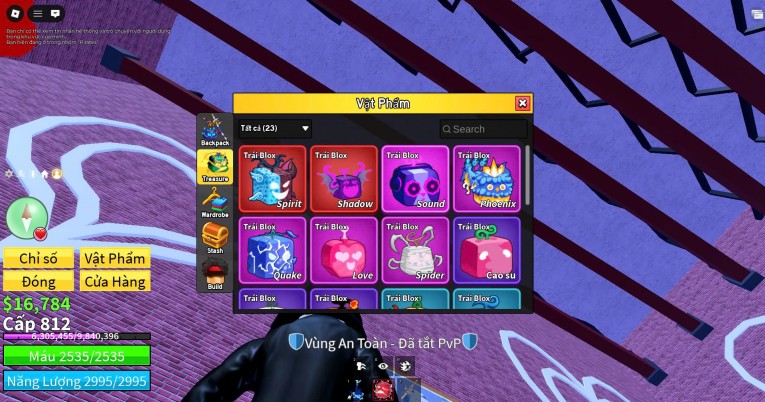Open the Cửa Hàng shop
The height and width of the screenshot is (402, 765).
(x=115, y=281)
